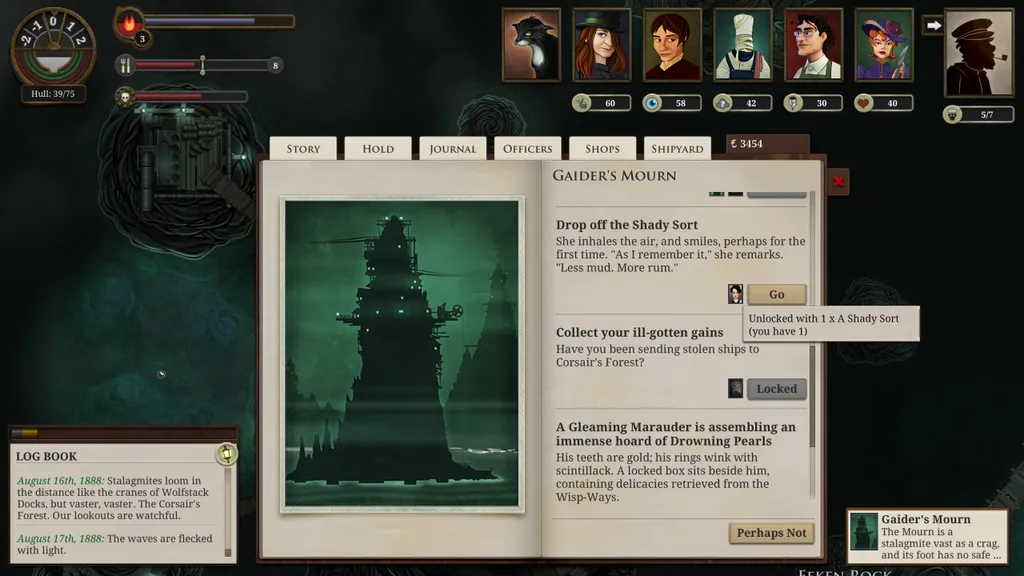
Task: Open the Hold tab
Action: tap(378, 149)
